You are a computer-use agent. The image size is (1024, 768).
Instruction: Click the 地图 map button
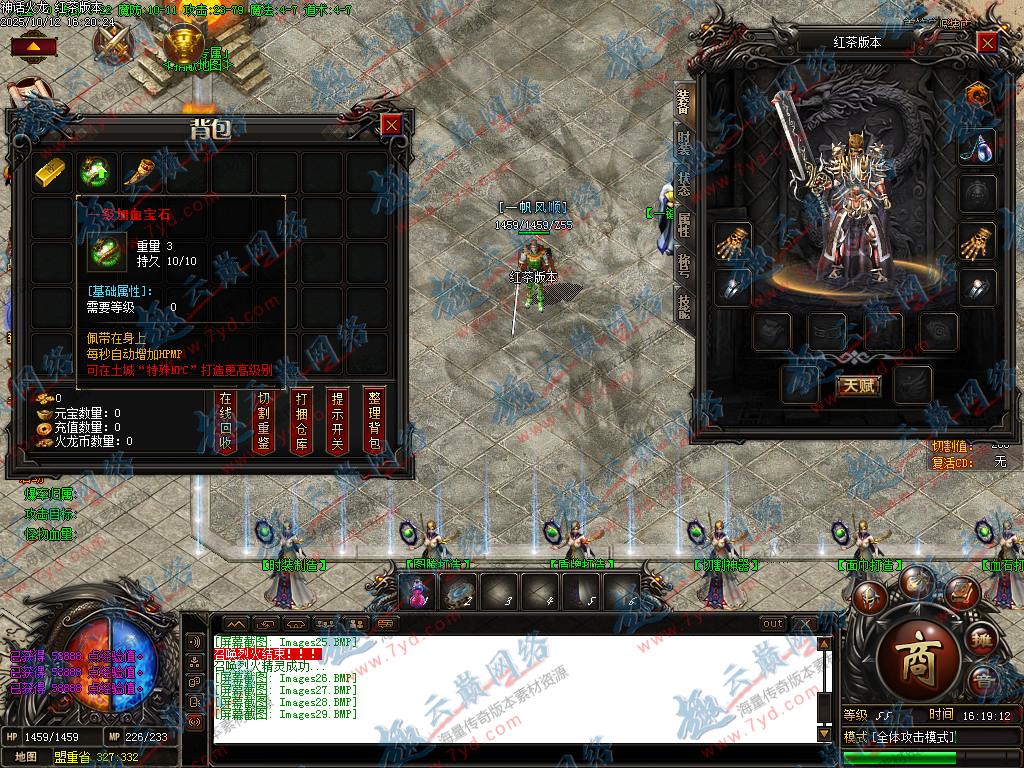pyautogui.click(x=26, y=757)
